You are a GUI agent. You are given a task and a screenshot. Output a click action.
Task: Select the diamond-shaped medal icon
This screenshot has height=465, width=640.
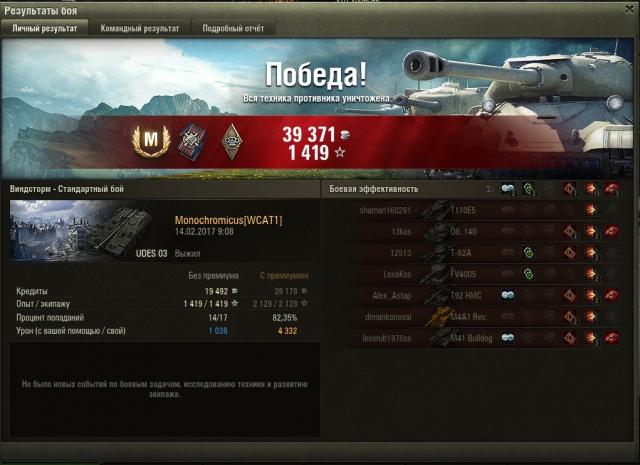point(229,142)
